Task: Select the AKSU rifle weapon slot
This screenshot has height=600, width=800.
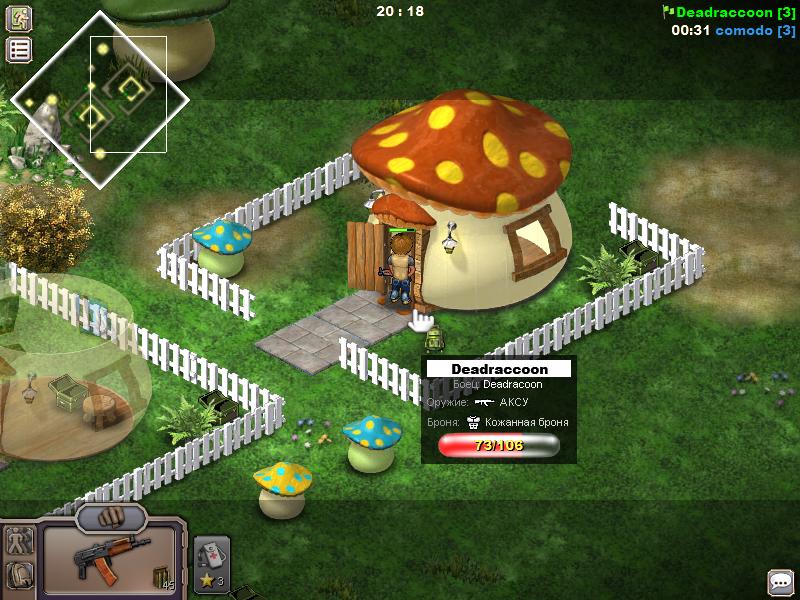Action: [110, 559]
